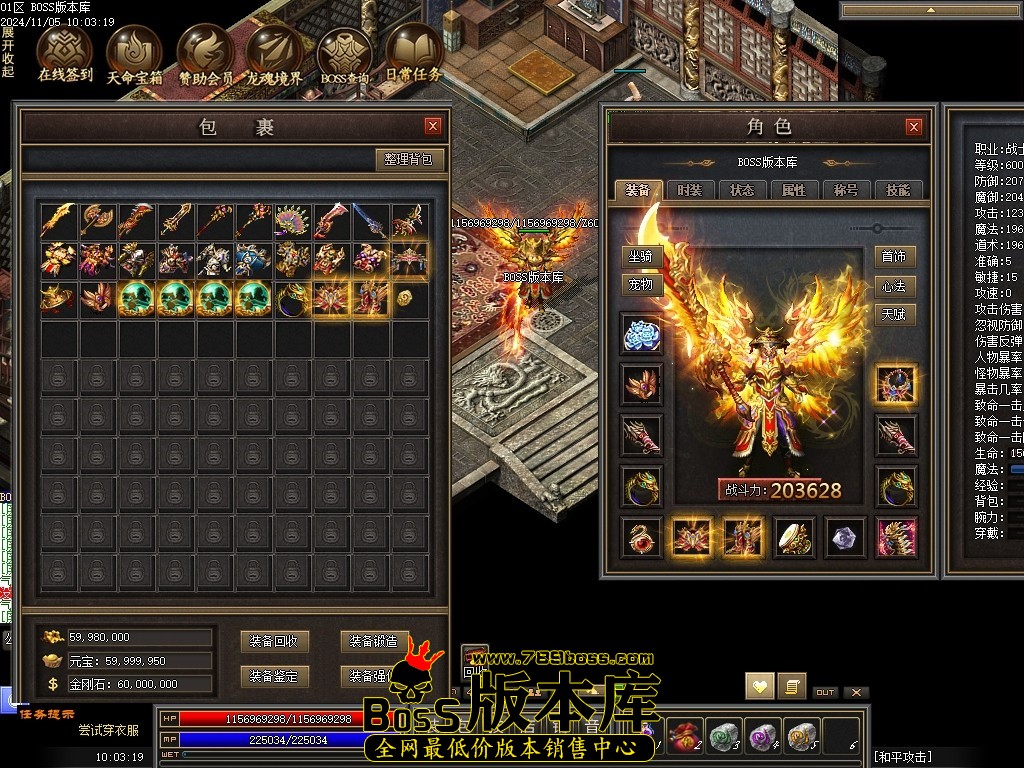Screen dimensions: 1024x768
Task: Open the 赞助会员 sponsor member menu
Action: [x=205, y=50]
